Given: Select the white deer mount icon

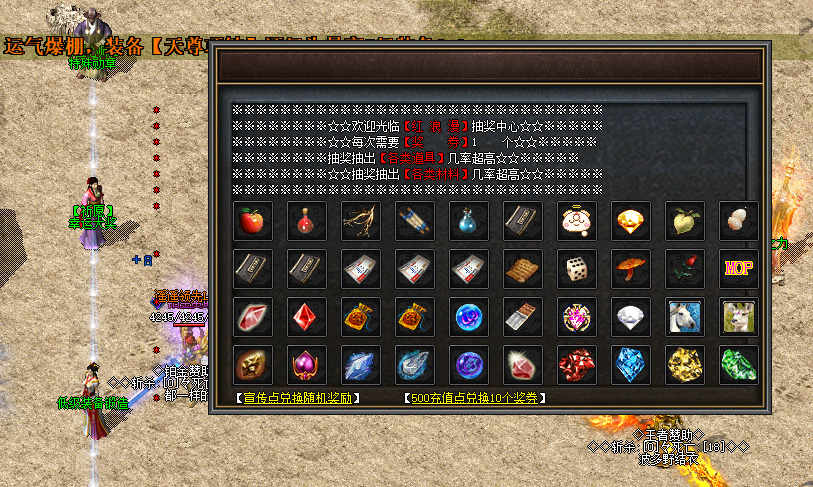Looking at the screenshot, I should click(739, 317).
